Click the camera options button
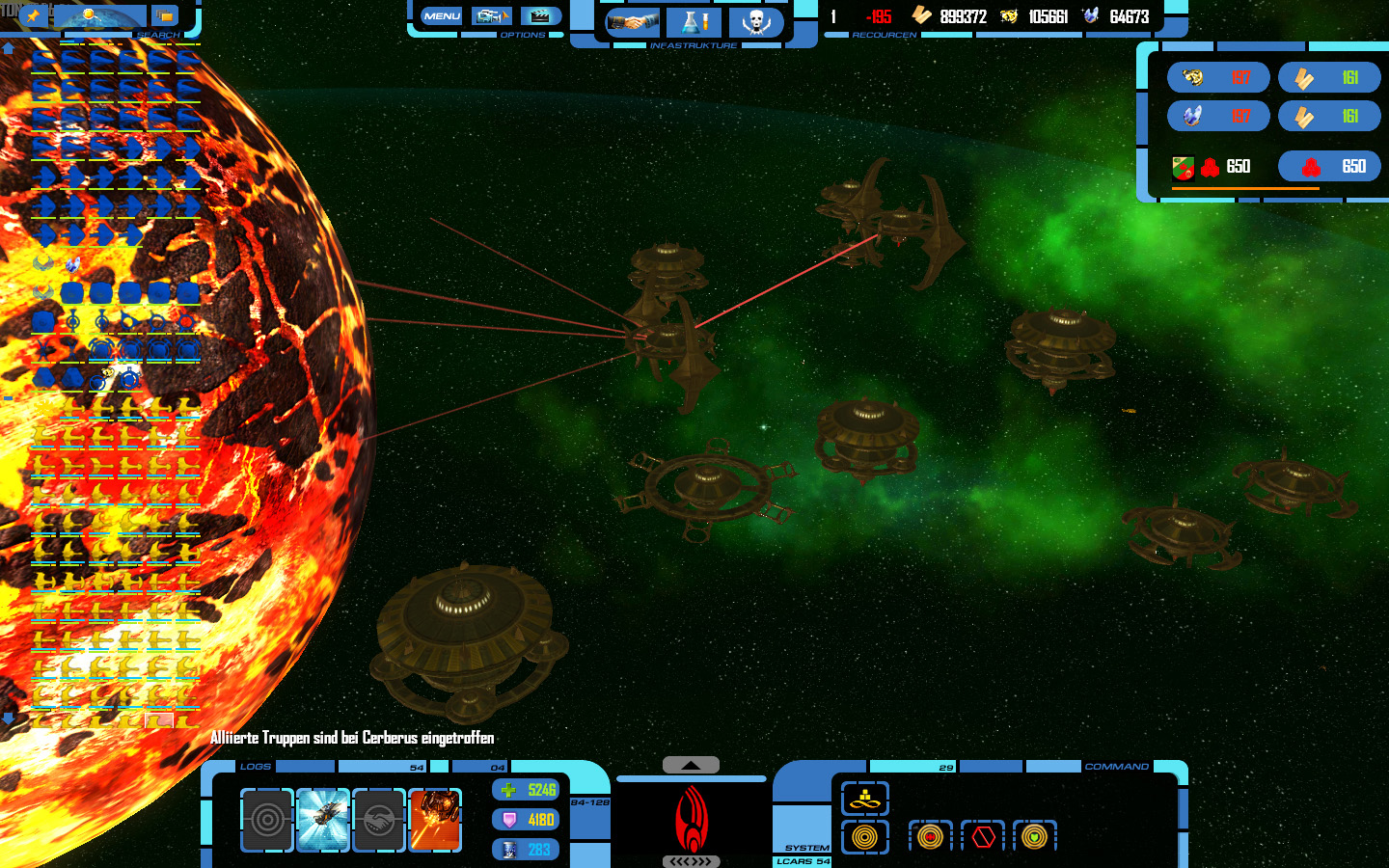 tap(491, 16)
